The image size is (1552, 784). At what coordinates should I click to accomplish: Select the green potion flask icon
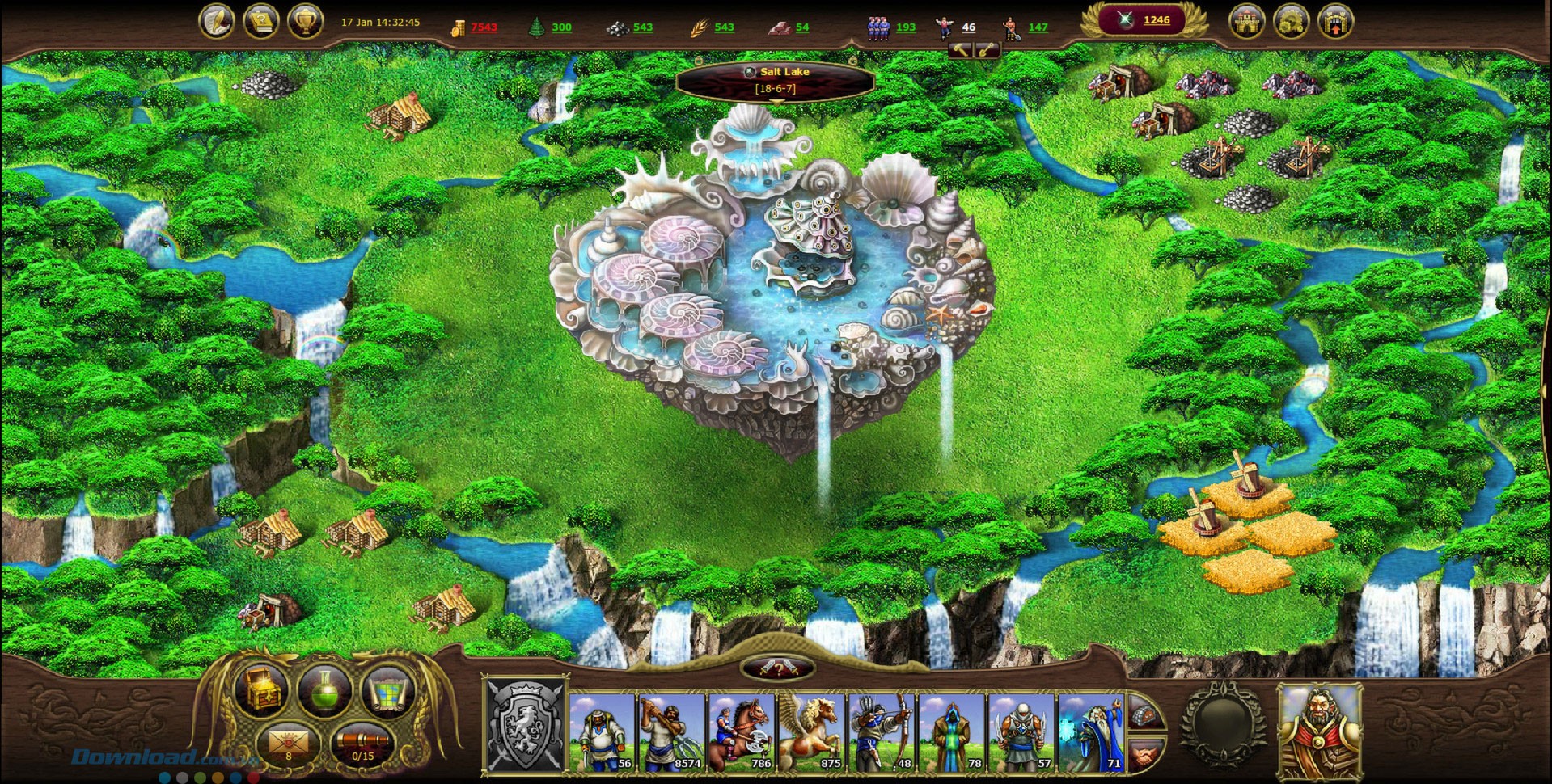point(324,689)
